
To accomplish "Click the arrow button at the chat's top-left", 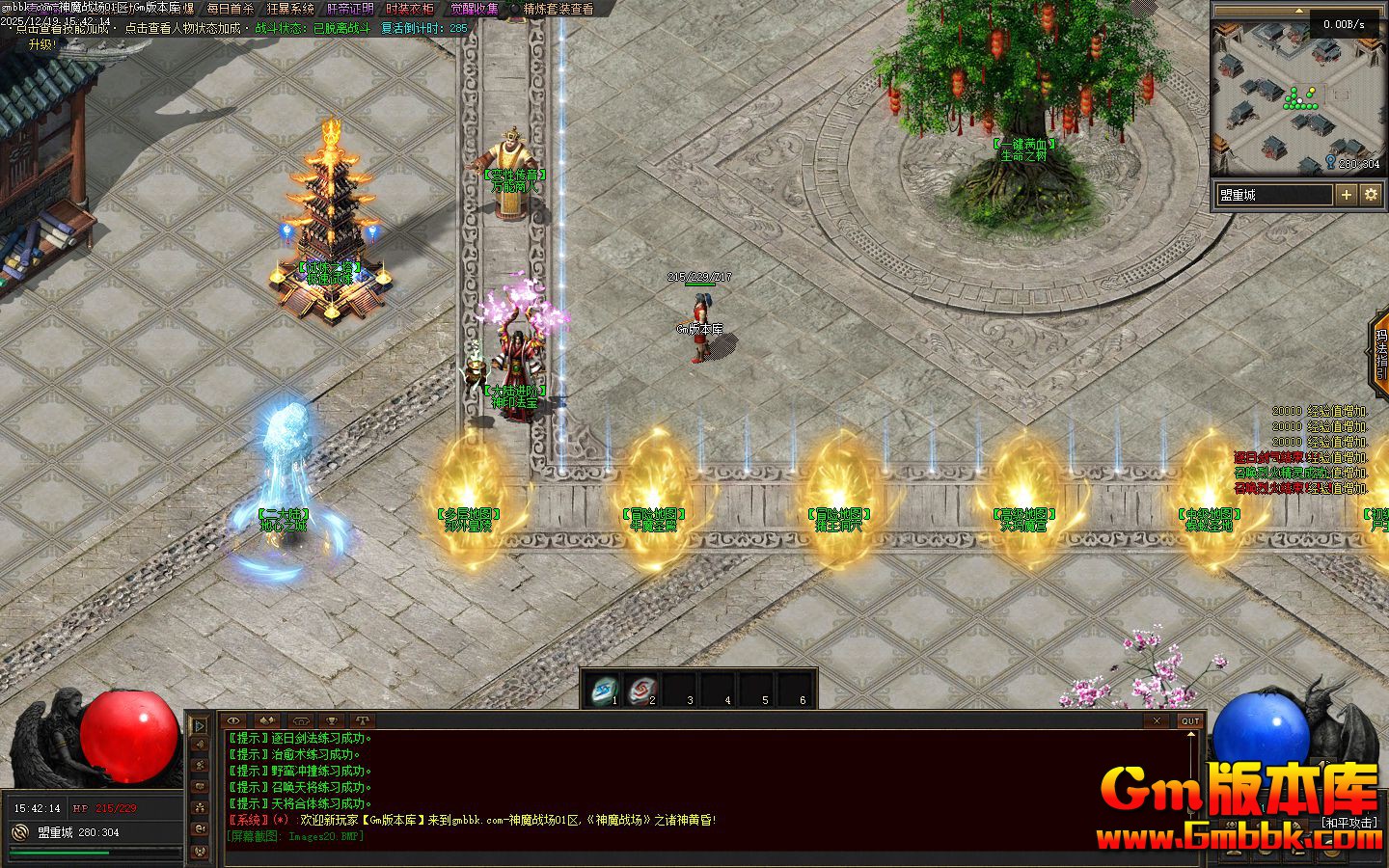I will 200,724.
